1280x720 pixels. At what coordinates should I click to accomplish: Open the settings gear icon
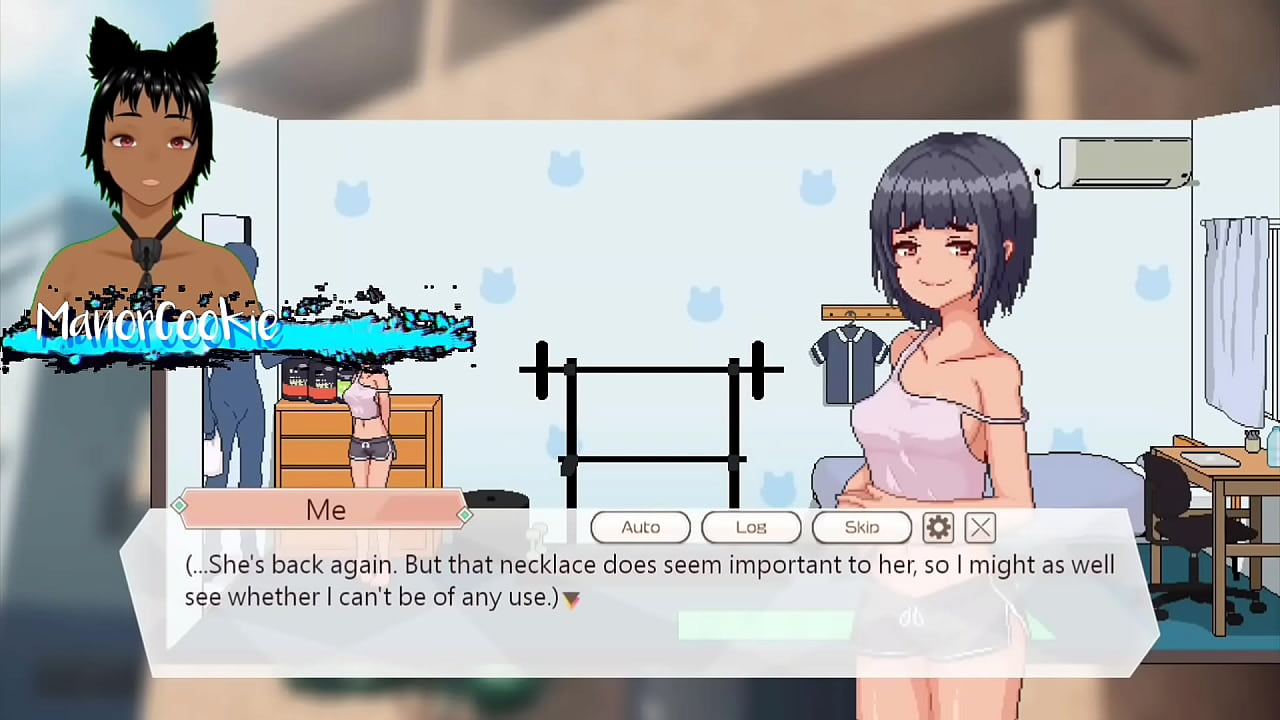click(x=938, y=527)
